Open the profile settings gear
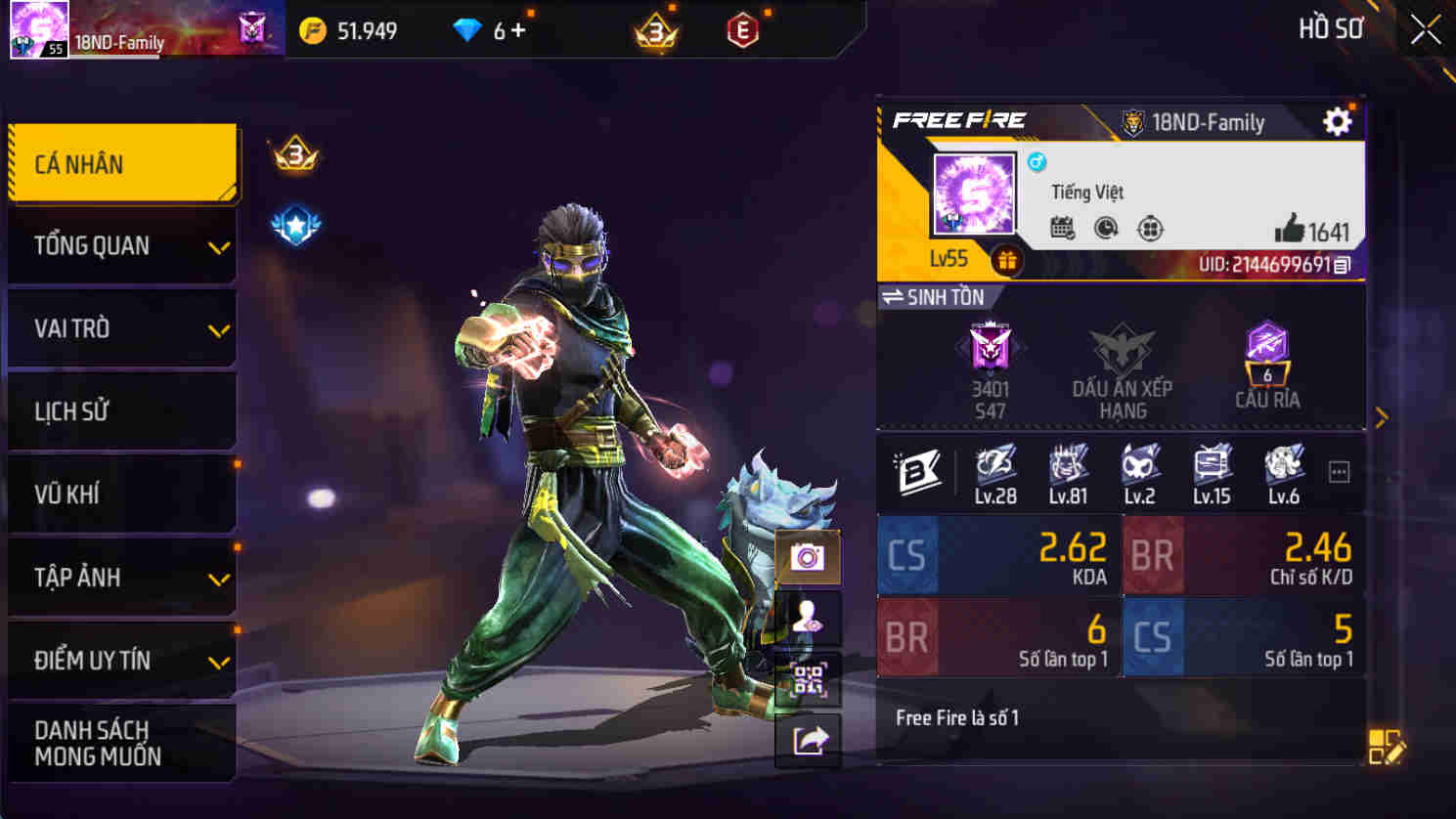Viewport: 1456px width, 819px height. click(x=1337, y=120)
